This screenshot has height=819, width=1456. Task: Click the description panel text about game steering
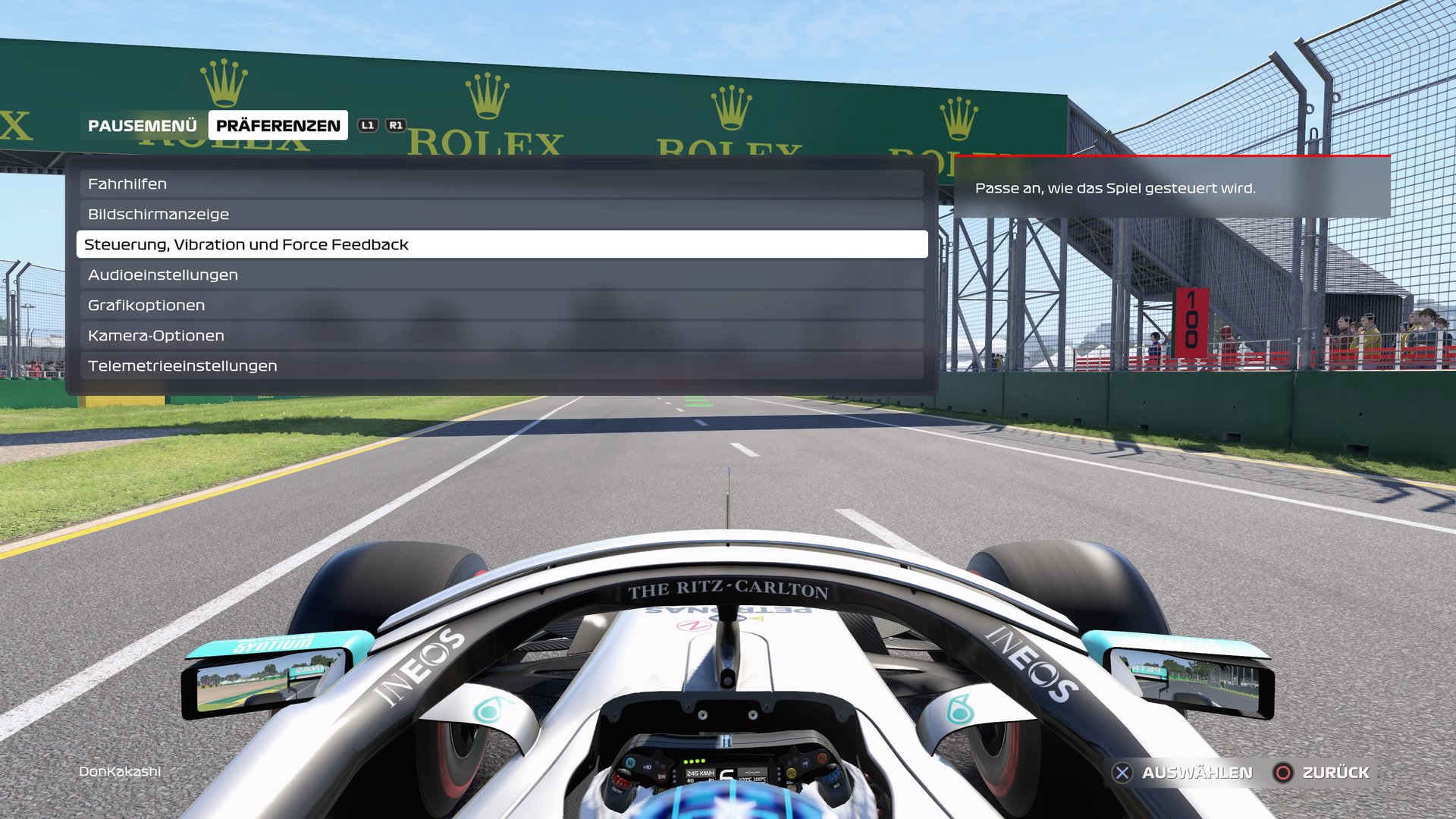pos(1116,189)
